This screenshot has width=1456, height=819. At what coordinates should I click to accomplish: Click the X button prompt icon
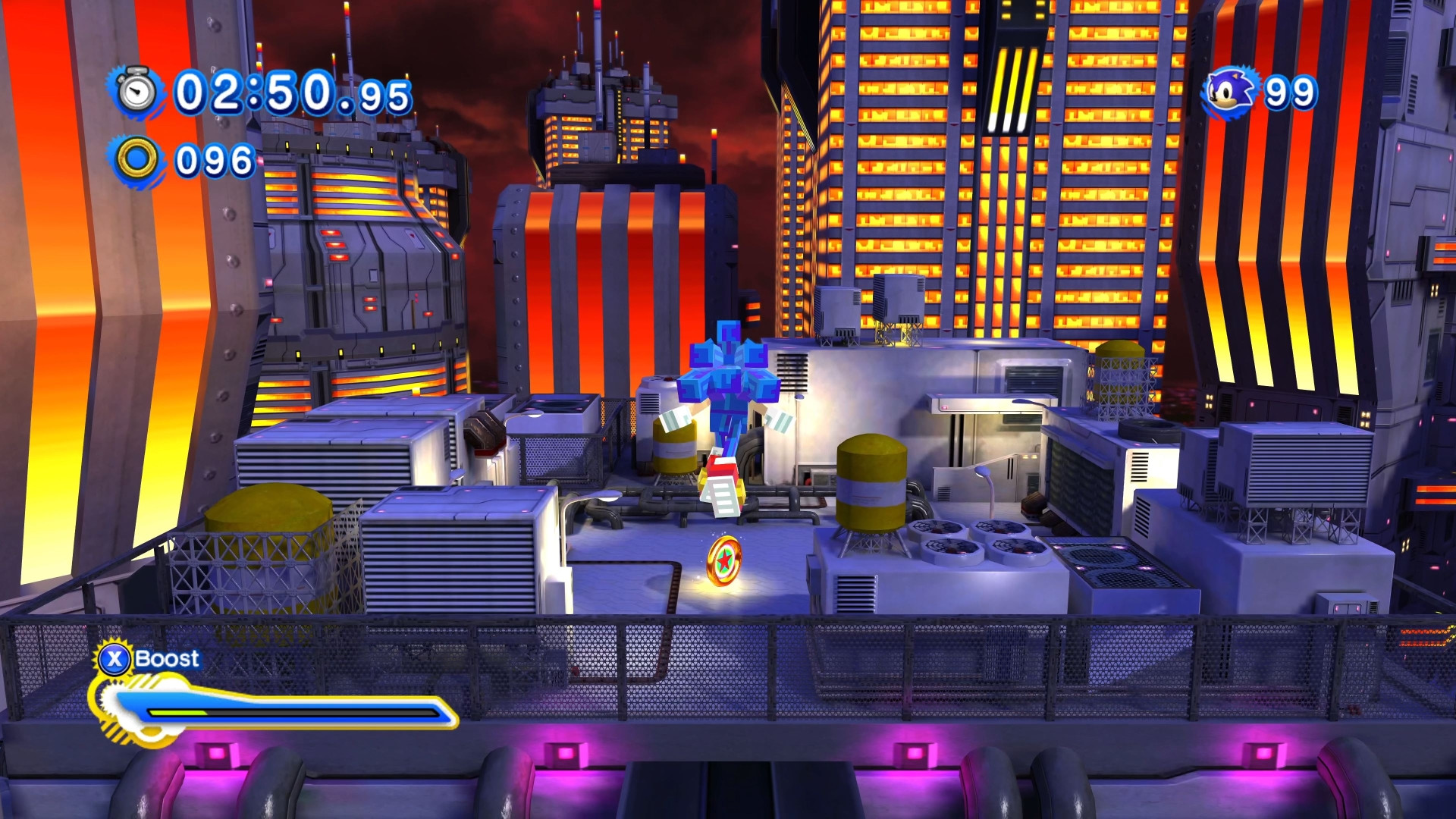[114, 658]
